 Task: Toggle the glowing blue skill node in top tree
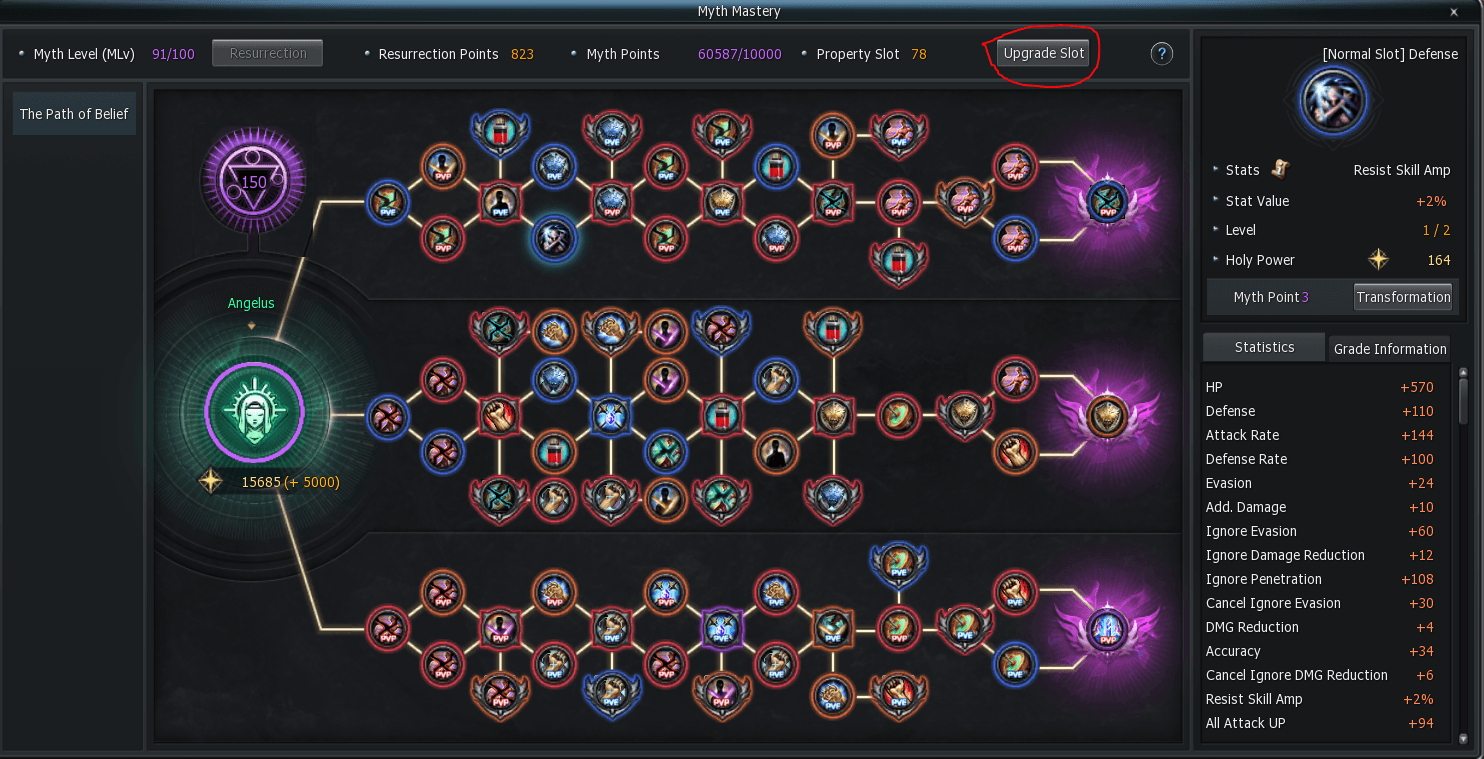(x=555, y=240)
